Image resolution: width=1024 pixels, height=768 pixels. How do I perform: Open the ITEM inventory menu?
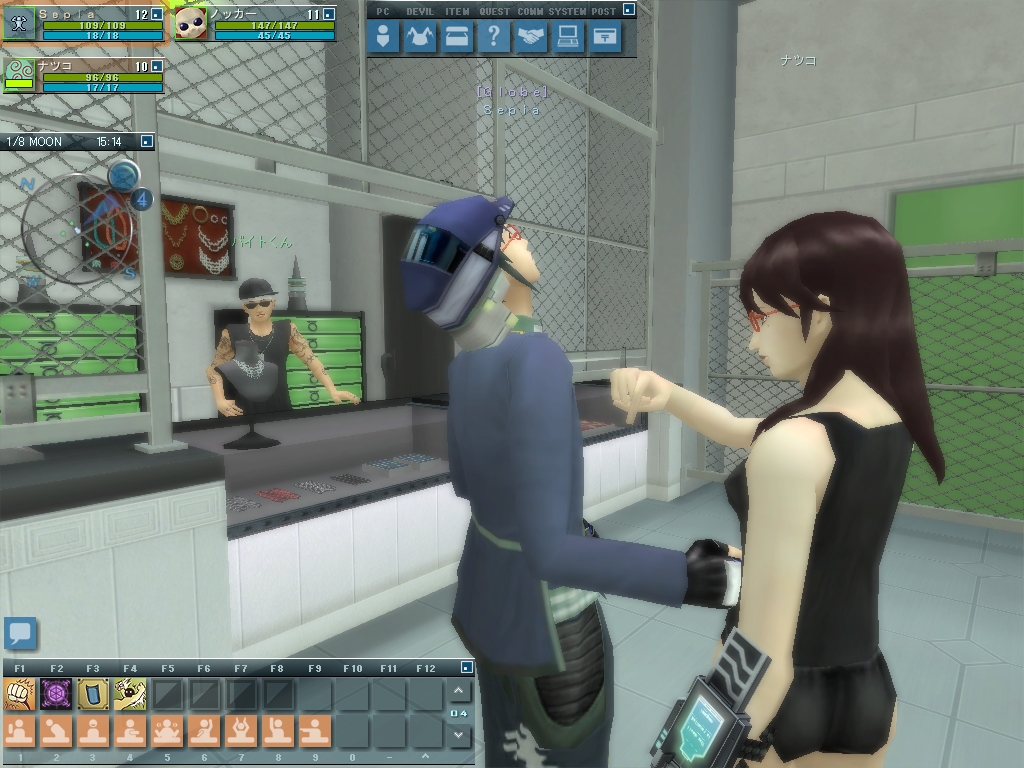pyautogui.click(x=457, y=38)
